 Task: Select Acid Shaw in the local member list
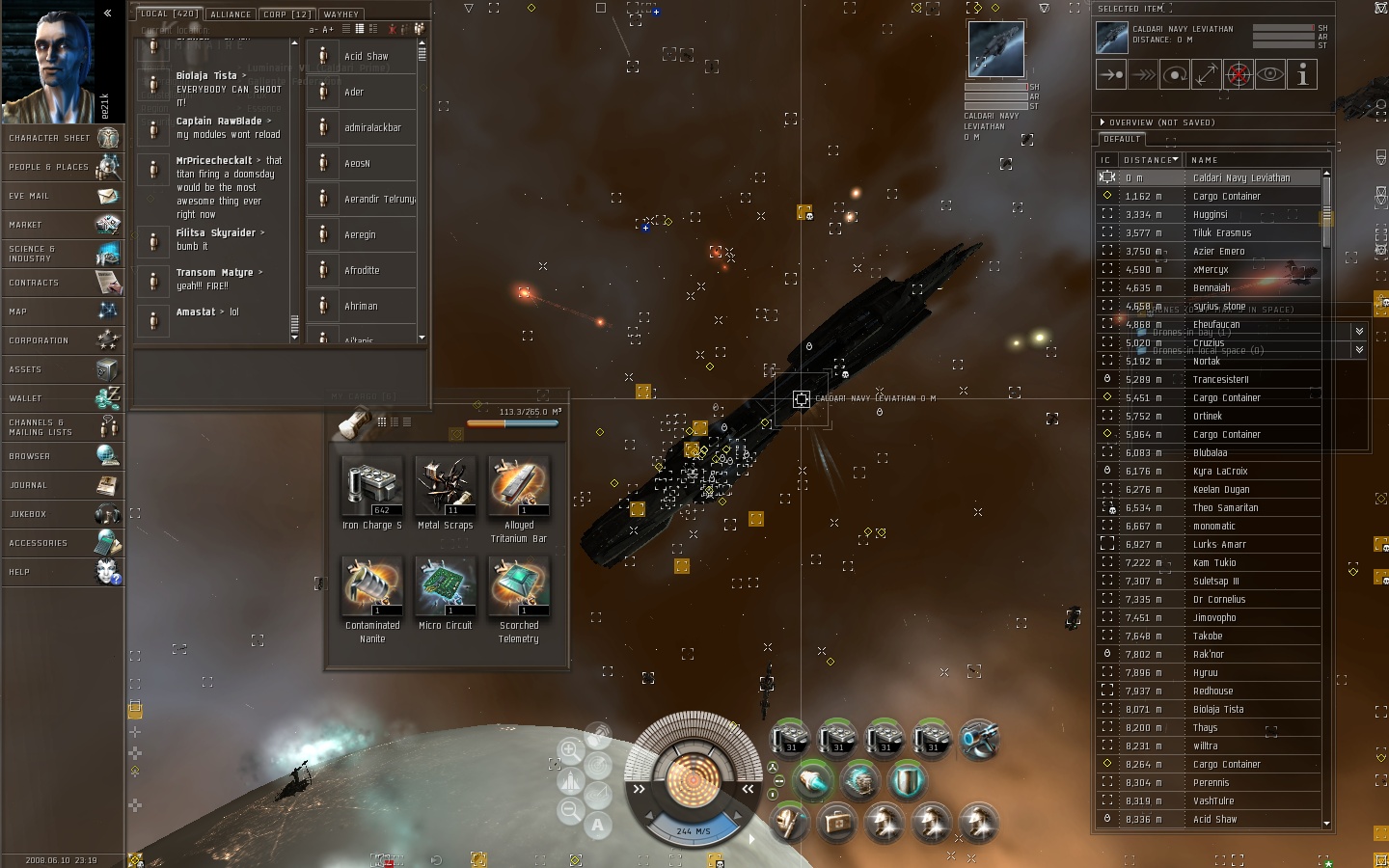[x=367, y=56]
